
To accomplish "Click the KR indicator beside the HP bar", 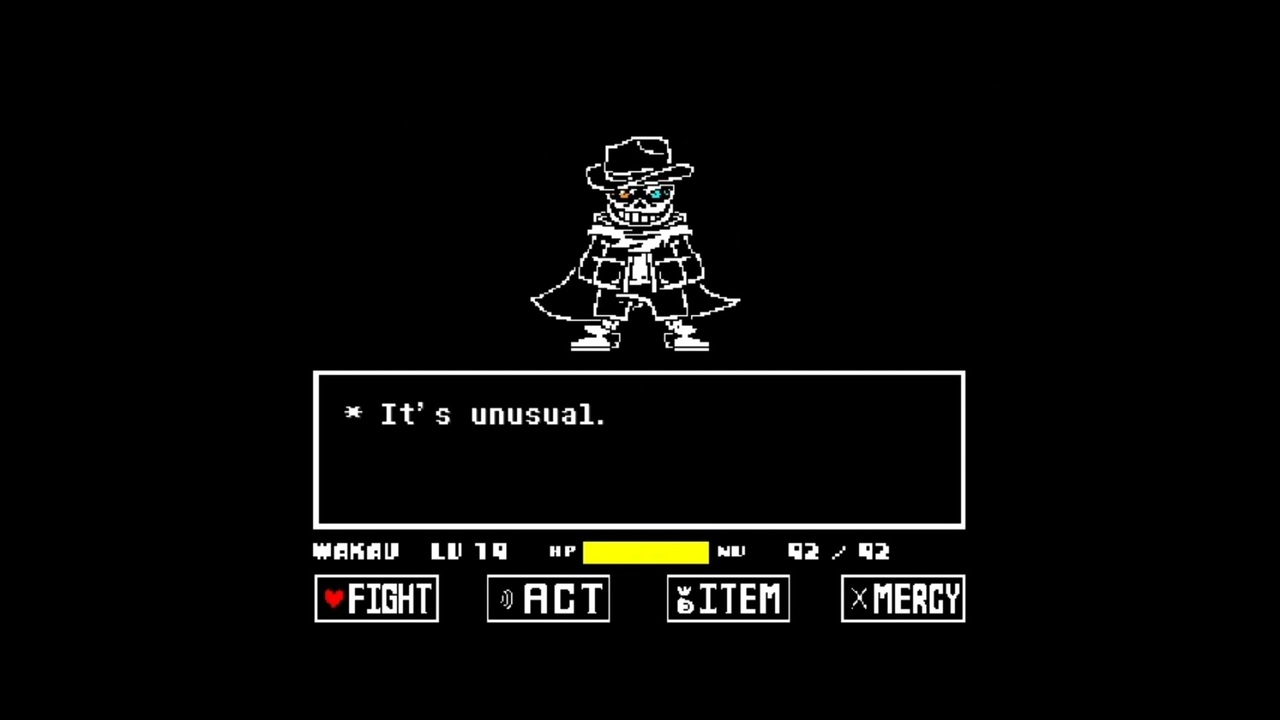I will tap(733, 551).
